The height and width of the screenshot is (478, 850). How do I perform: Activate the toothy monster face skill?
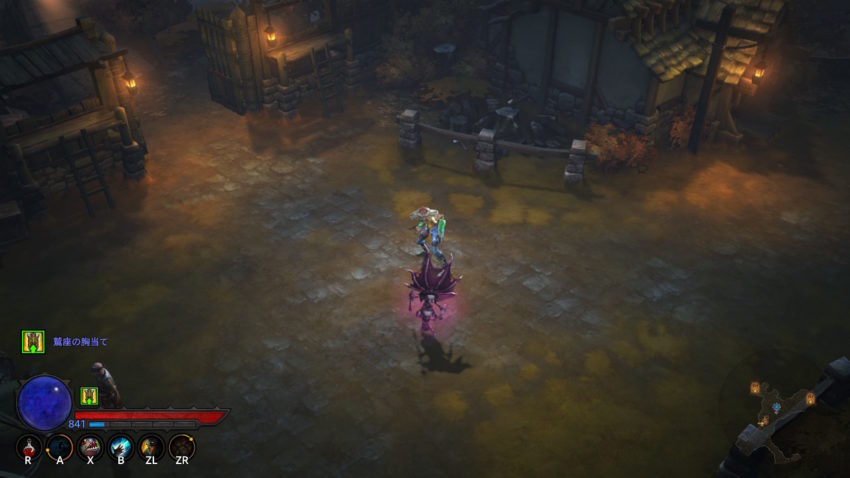pyautogui.click(x=90, y=447)
